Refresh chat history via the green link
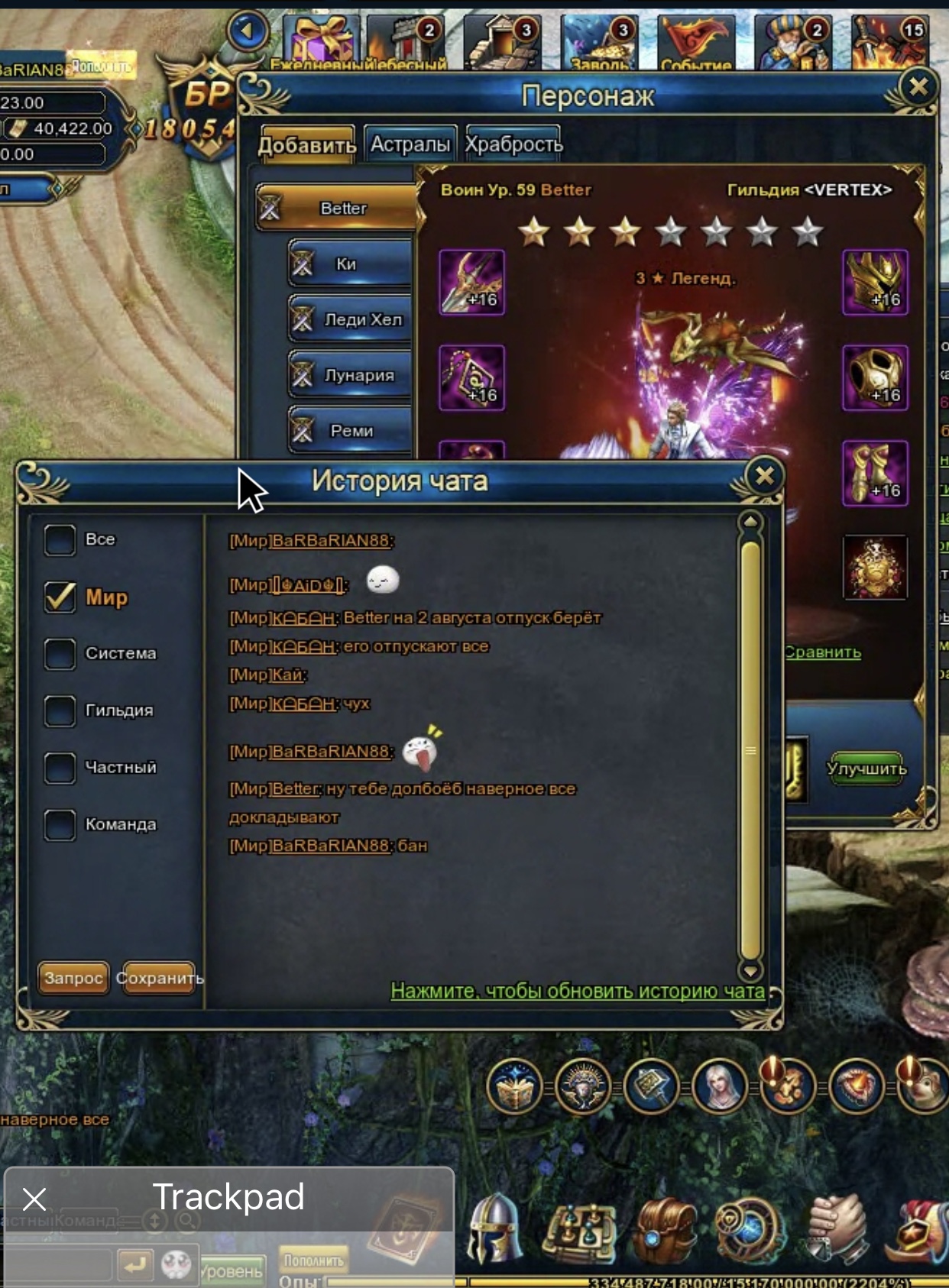Screen dimensions: 949x1288 point(577,991)
